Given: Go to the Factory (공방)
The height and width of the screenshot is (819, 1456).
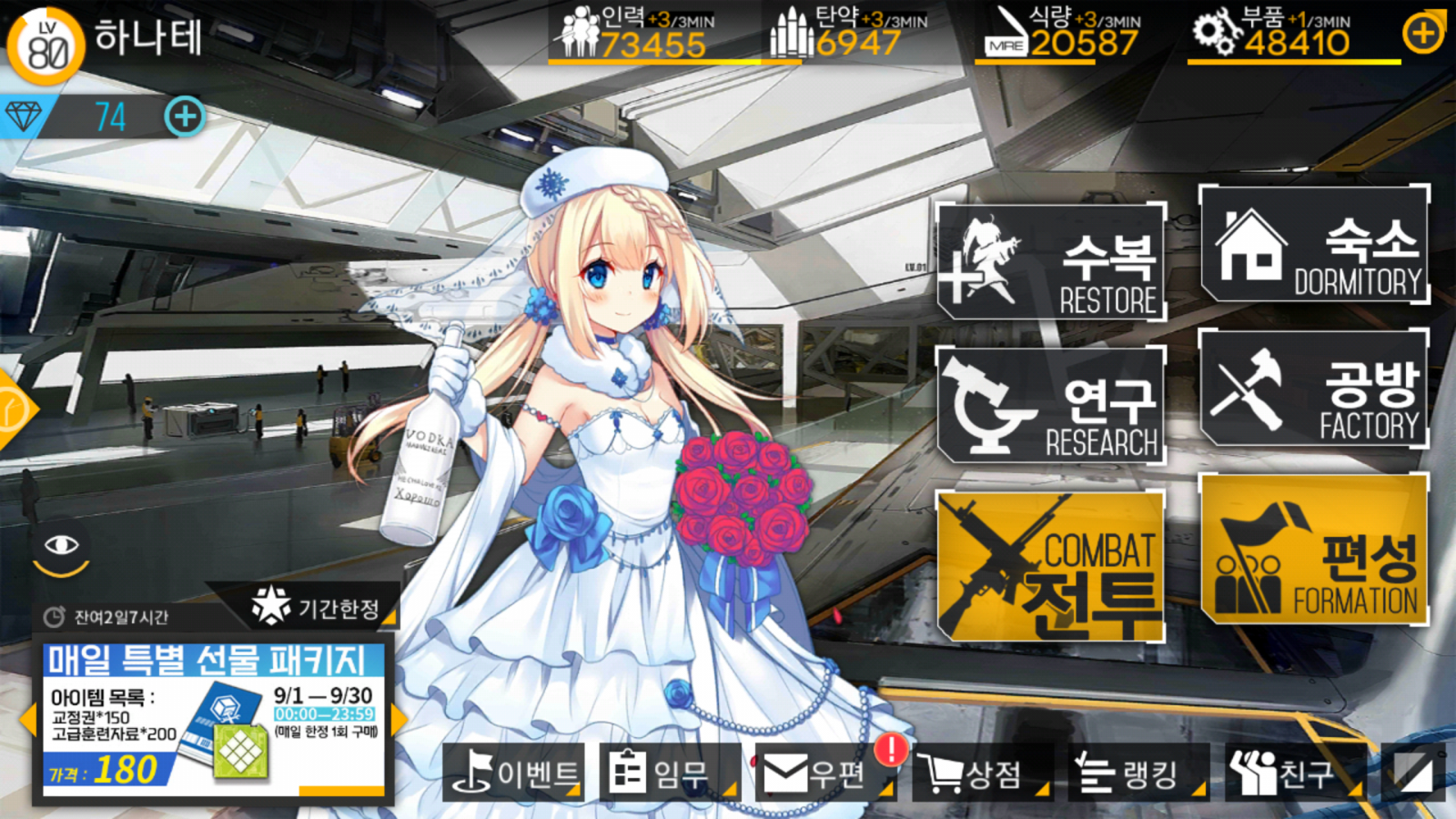Looking at the screenshot, I should pos(1314,389).
